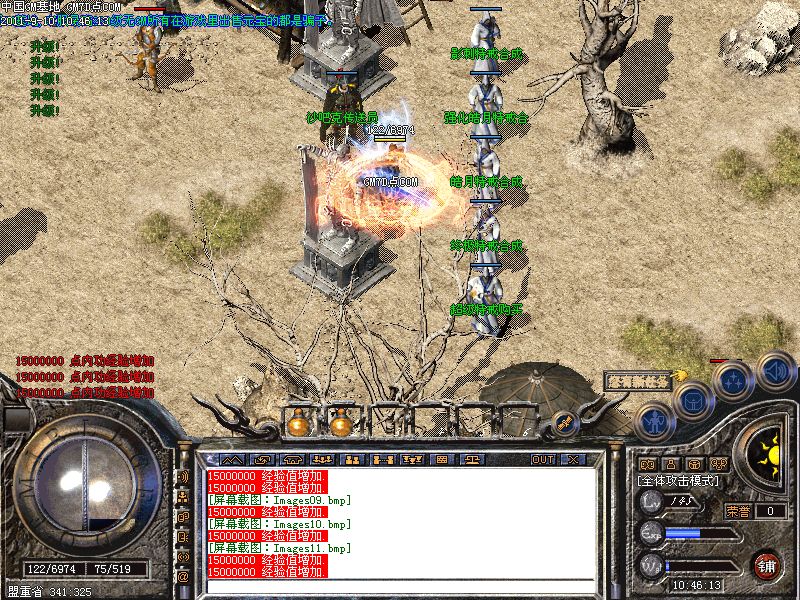Click the OUT button above the chat

click(543, 459)
